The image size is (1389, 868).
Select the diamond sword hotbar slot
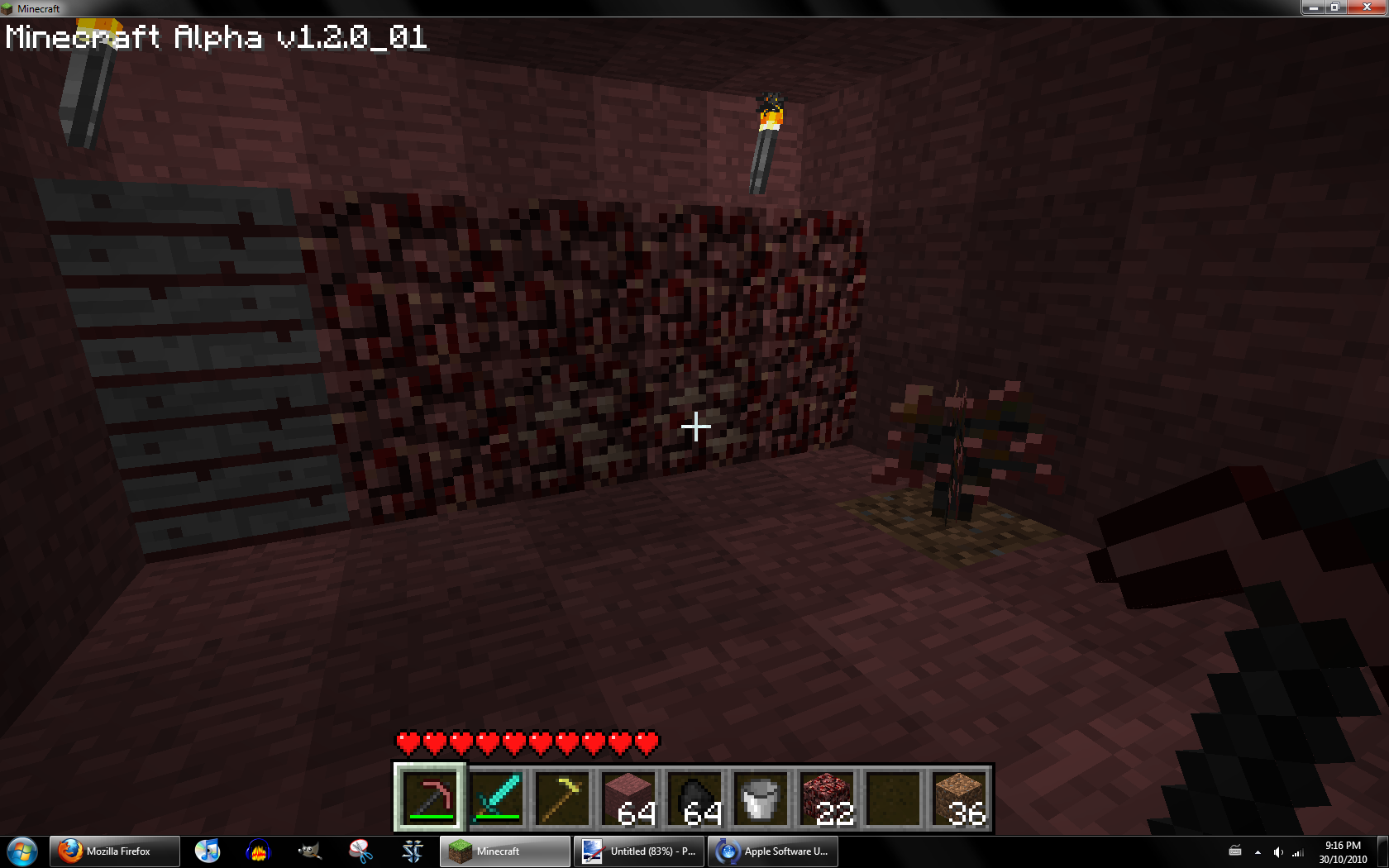tap(496, 798)
